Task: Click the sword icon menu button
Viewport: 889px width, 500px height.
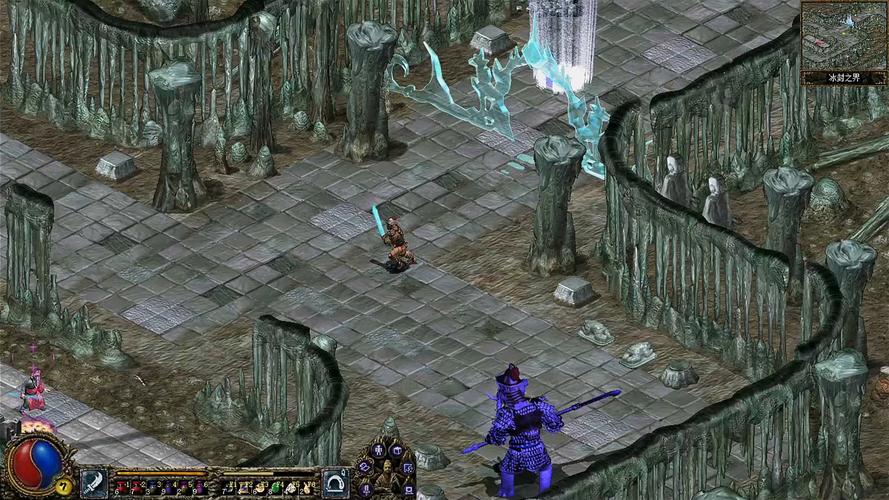Action: point(367,488)
